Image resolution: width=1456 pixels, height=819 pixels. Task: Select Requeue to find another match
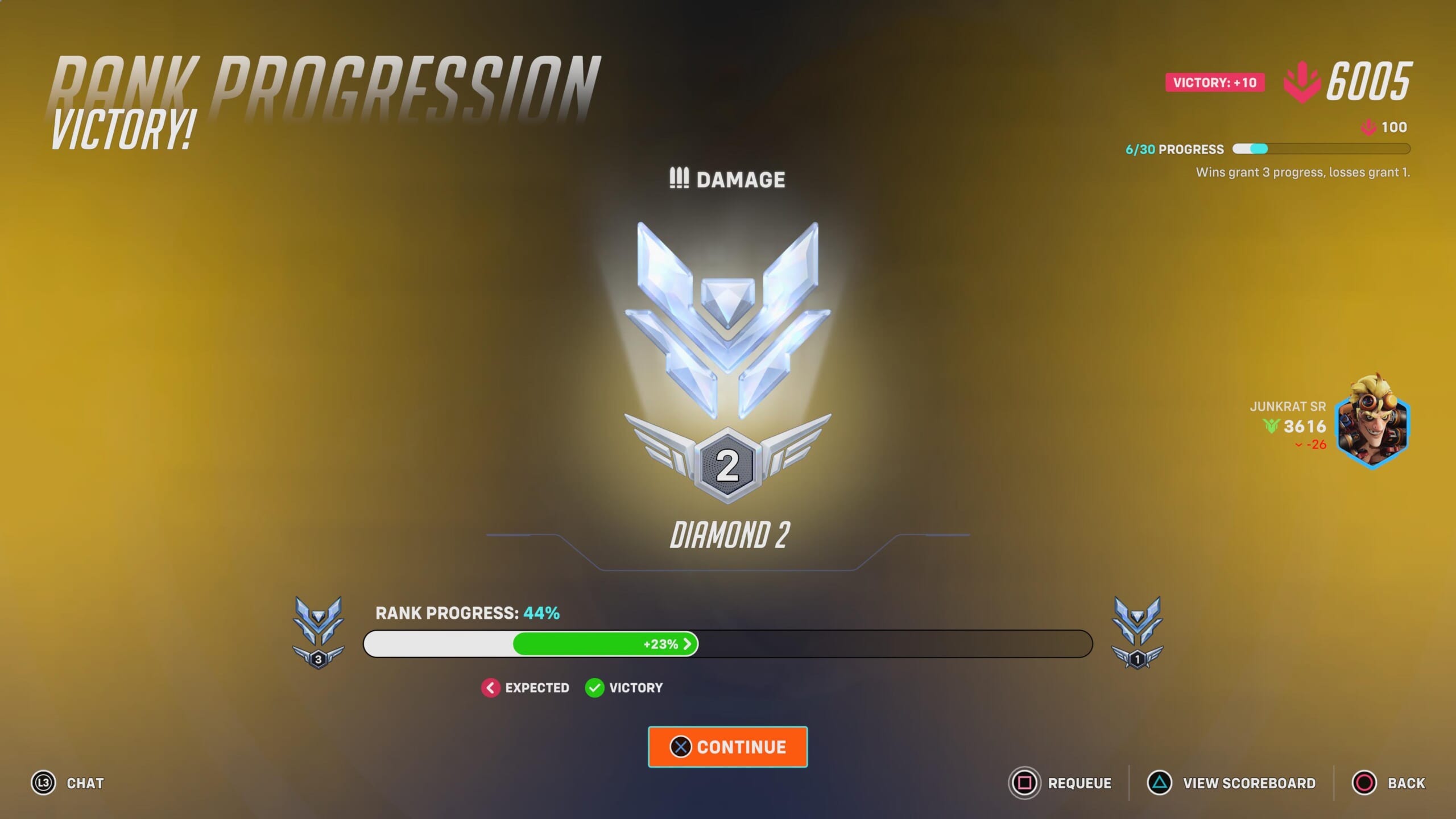coord(1079,783)
